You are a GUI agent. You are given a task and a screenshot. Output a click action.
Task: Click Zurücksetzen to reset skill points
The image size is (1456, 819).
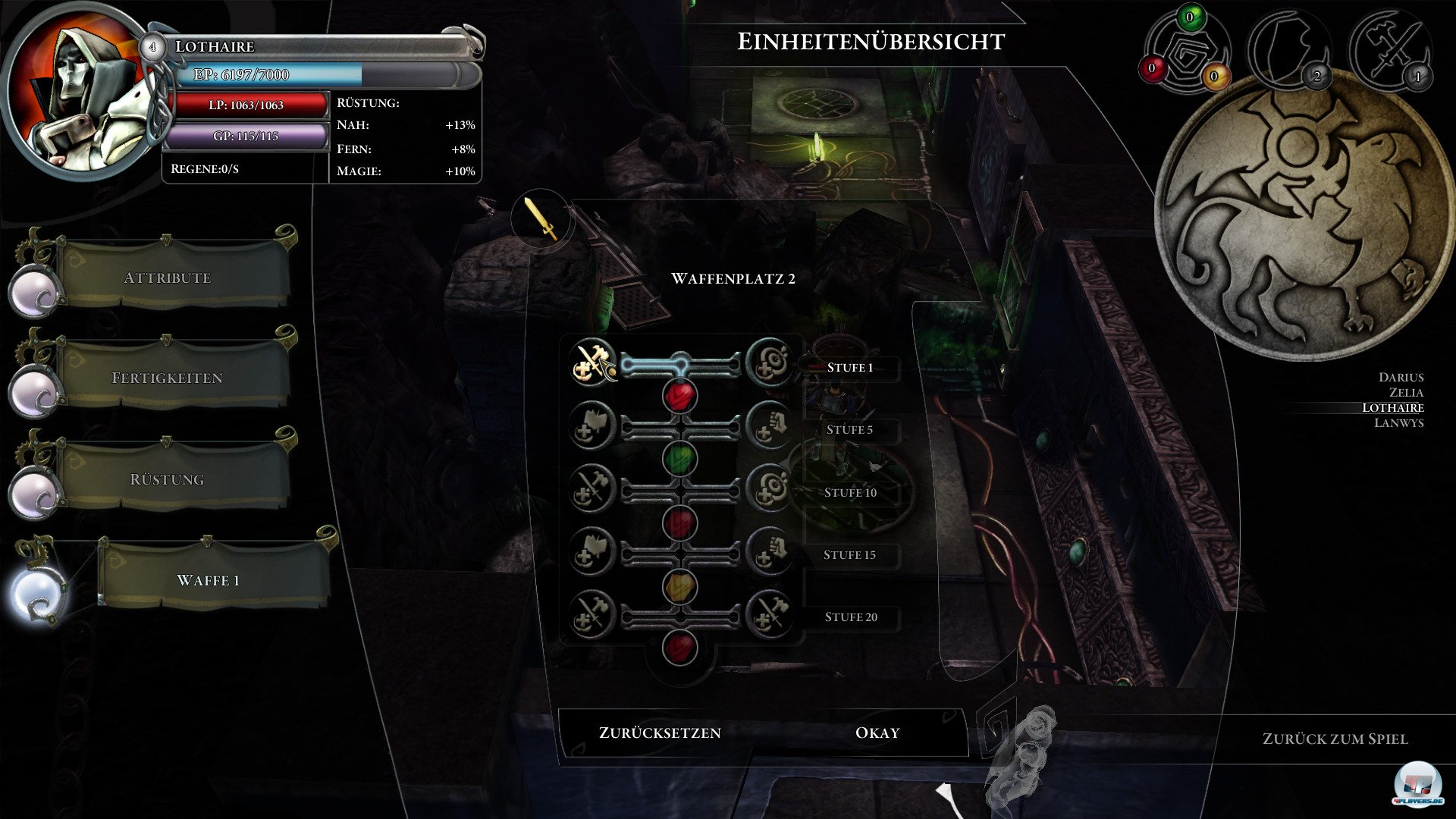pyautogui.click(x=659, y=733)
